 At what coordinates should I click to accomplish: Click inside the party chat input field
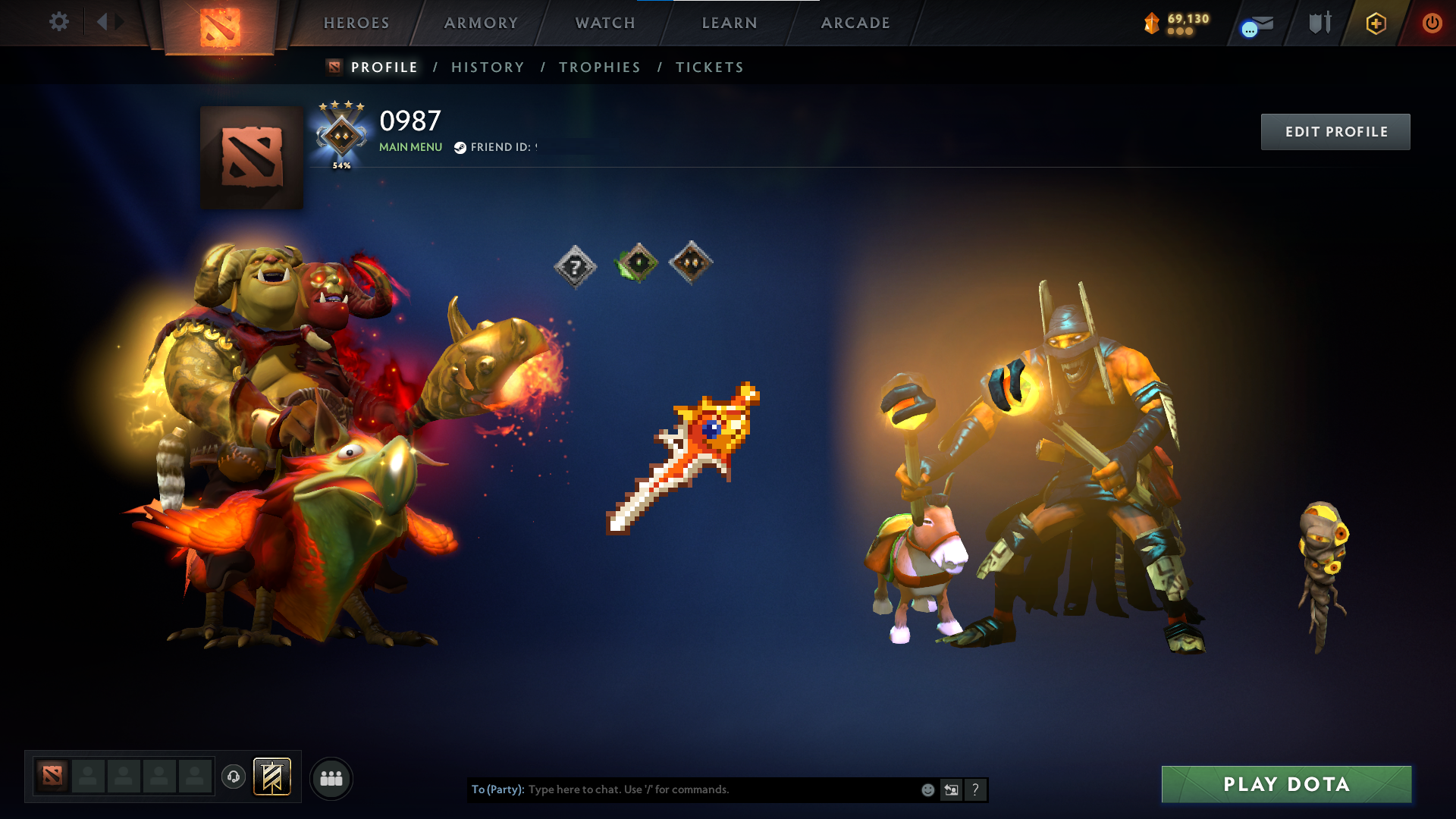(682, 789)
